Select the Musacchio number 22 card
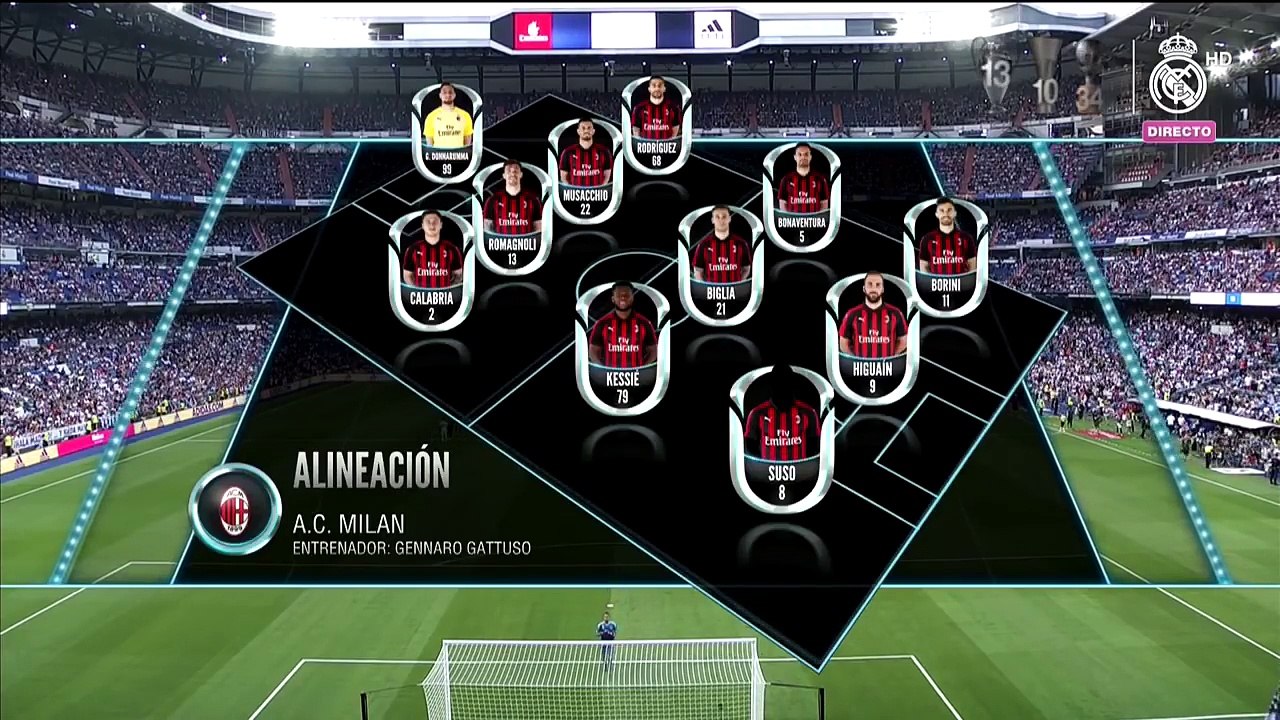This screenshot has height=720, width=1280. click(x=585, y=170)
